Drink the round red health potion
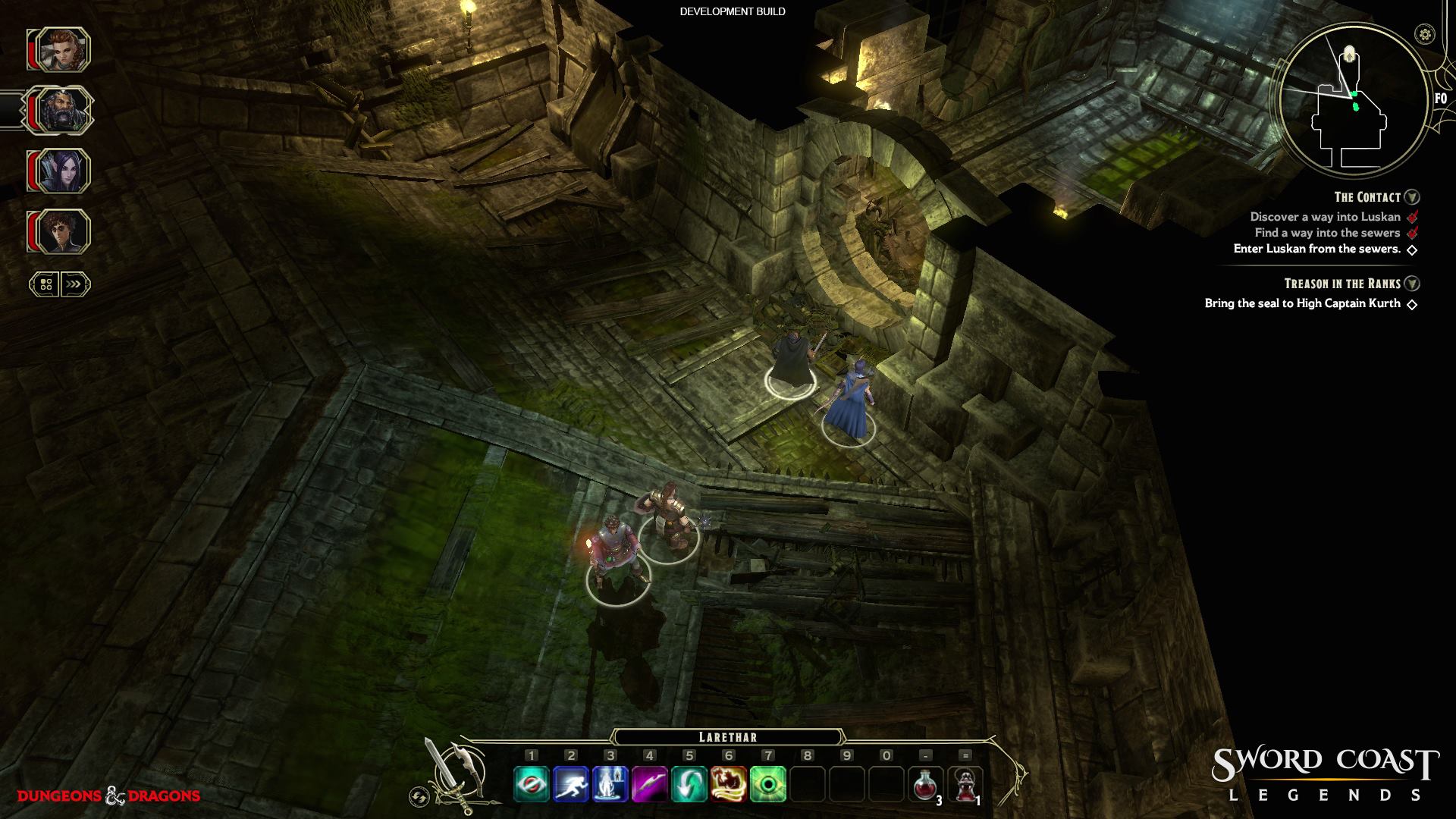Screen dimensions: 1456x819 point(925,784)
